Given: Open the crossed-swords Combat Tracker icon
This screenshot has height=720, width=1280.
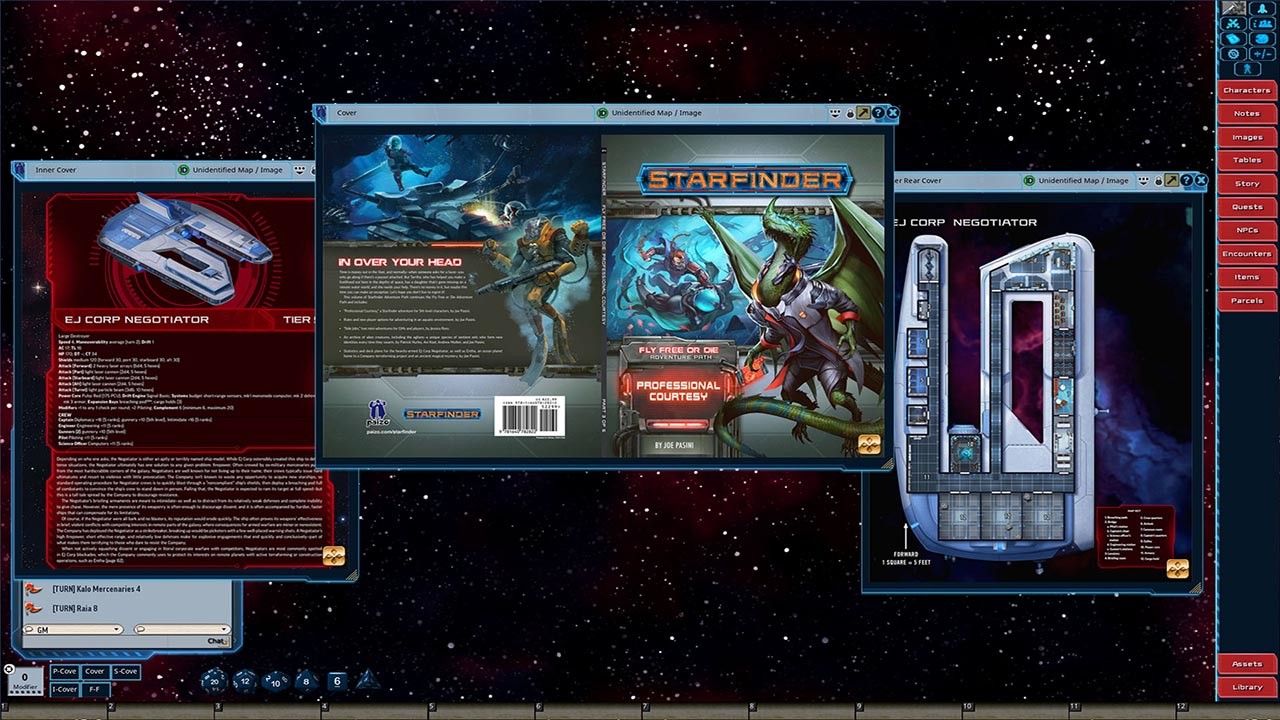Looking at the screenshot, I should 1232,23.
